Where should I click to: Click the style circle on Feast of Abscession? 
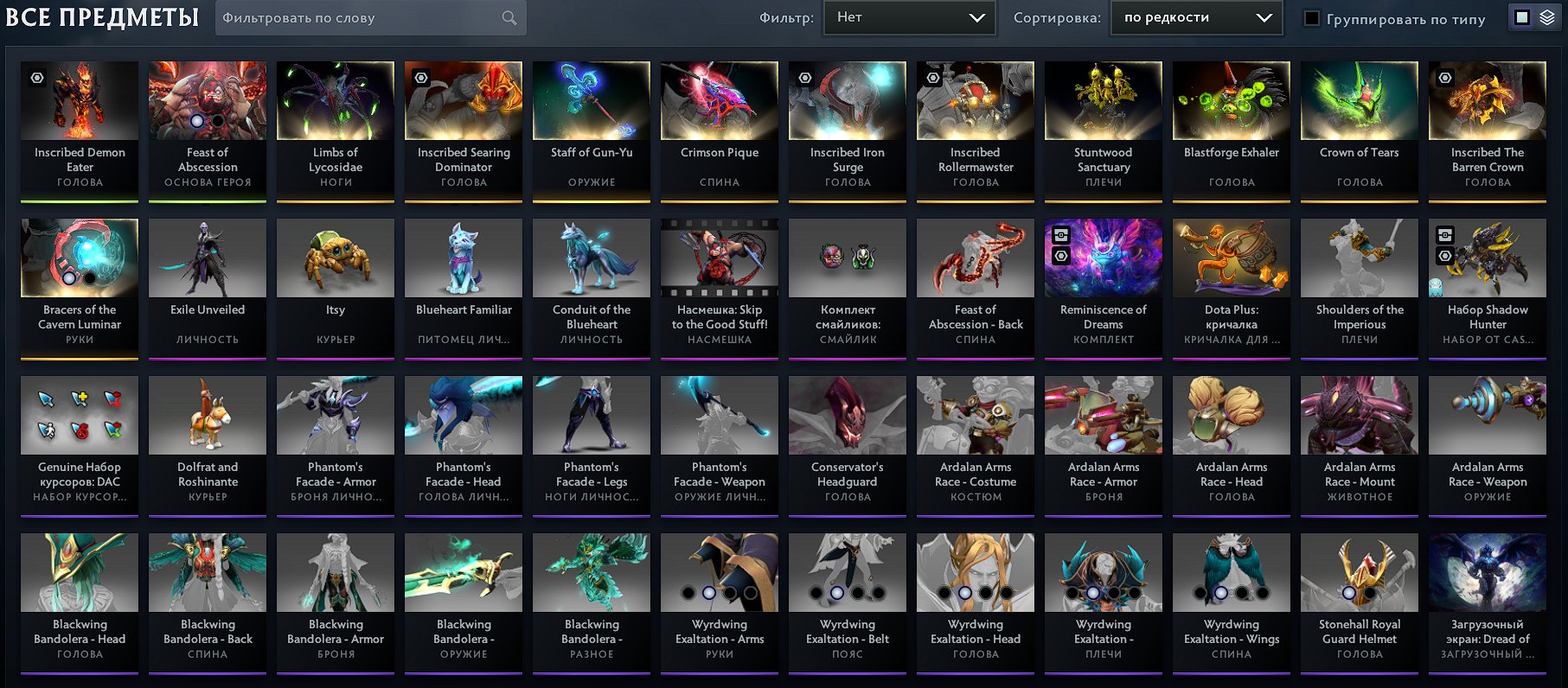(x=196, y=121)
